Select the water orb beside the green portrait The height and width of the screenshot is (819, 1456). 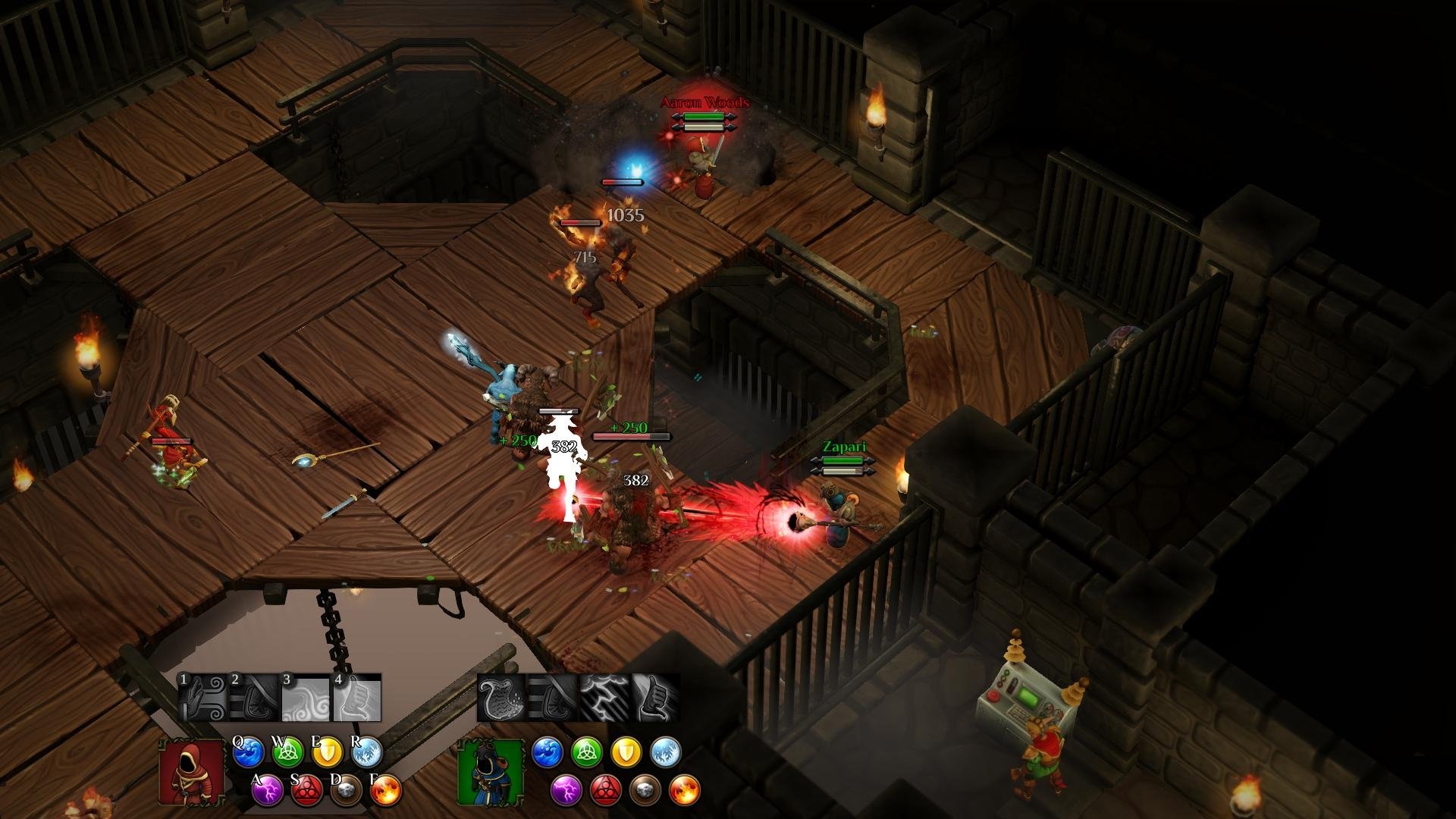[x=548, y=752]
